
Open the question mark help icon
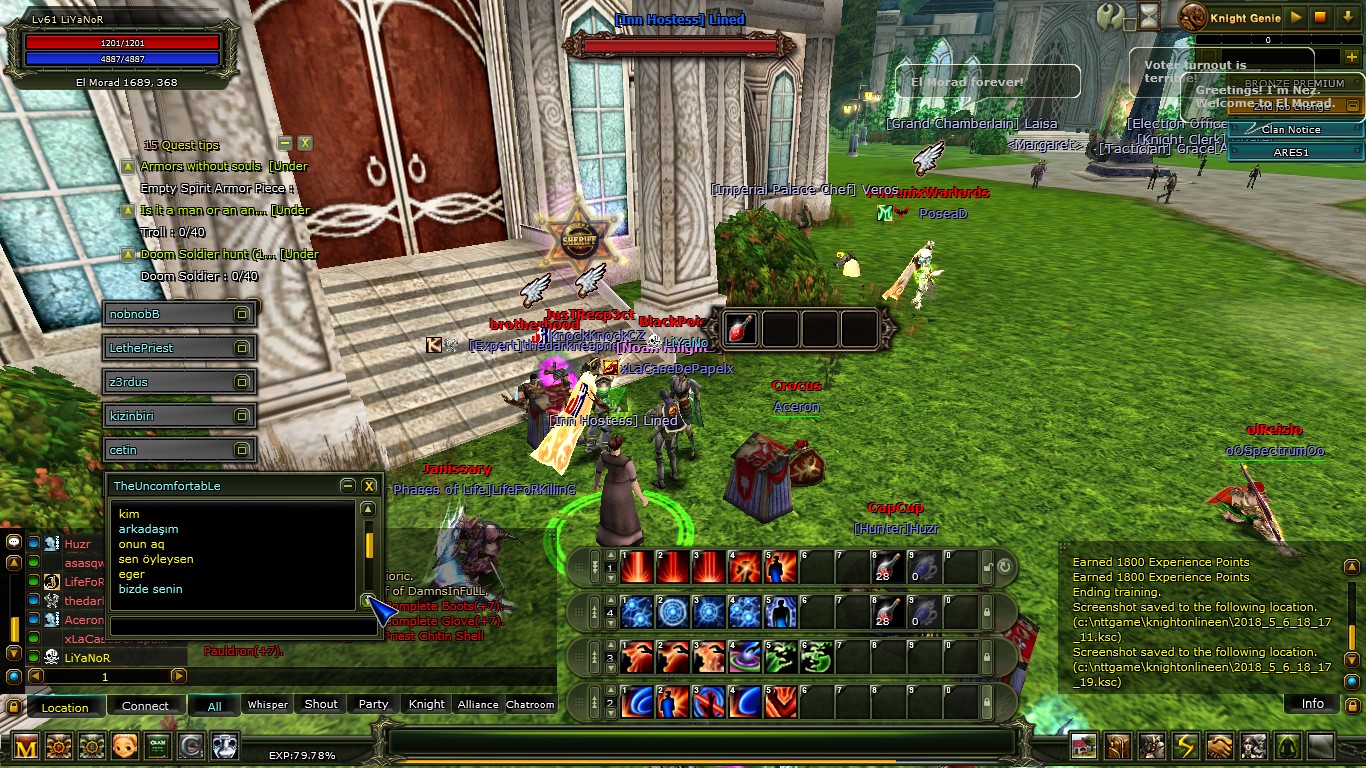[1110, 16]
